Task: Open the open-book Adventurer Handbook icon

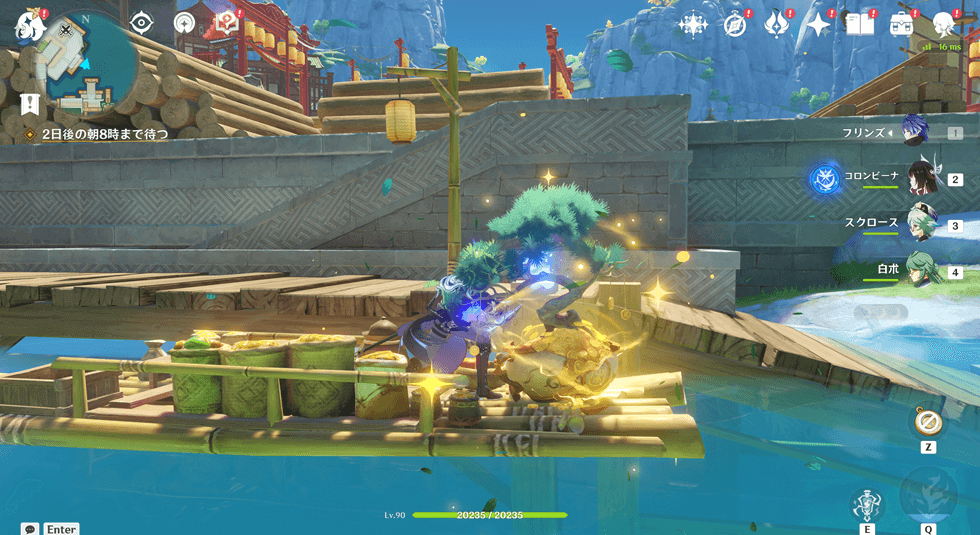Action: (x=860, y=25)
